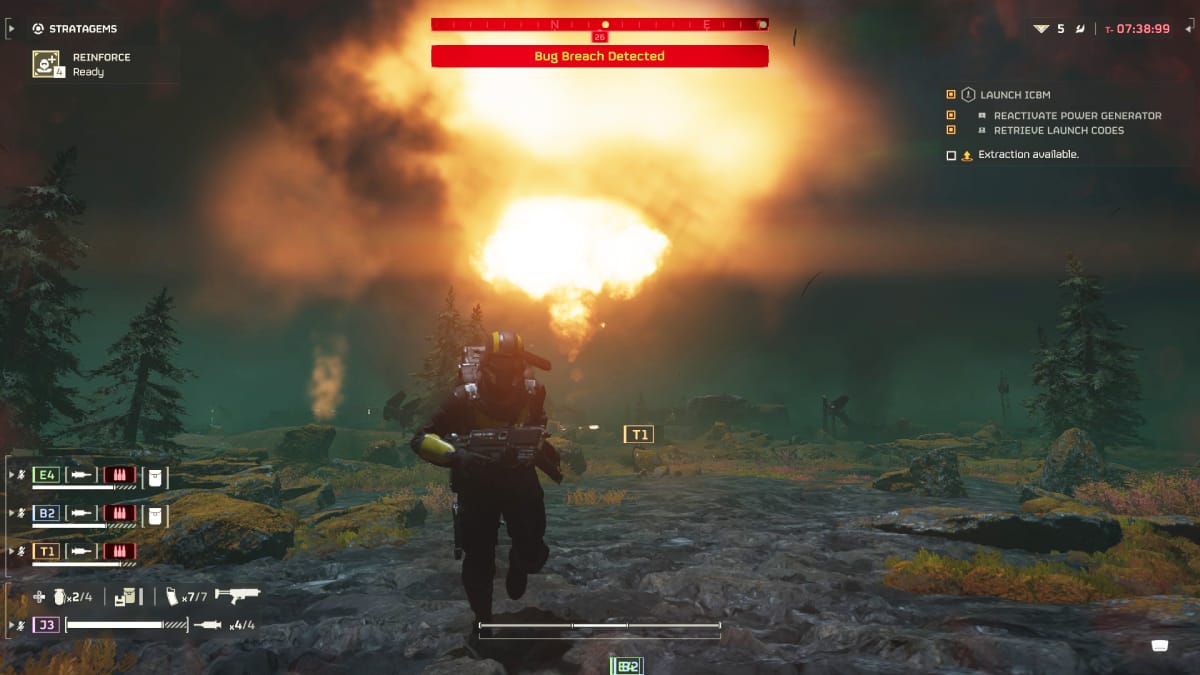Open the chat icon in the corner
The image size is (1200, 675).
[x=1160, y=645]
